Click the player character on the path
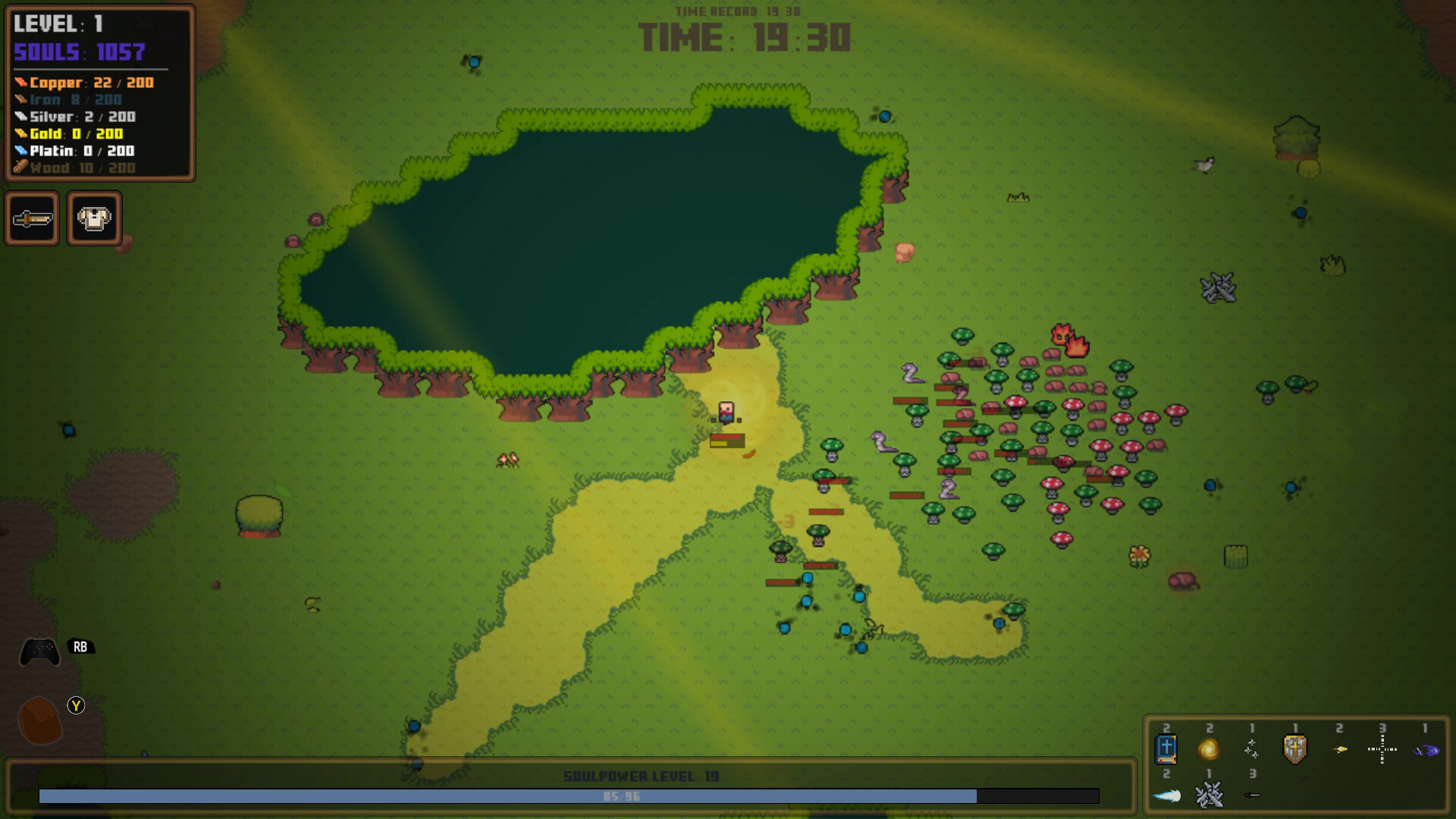This screenshot has height=819, width=1456. (x=726, y=413)
